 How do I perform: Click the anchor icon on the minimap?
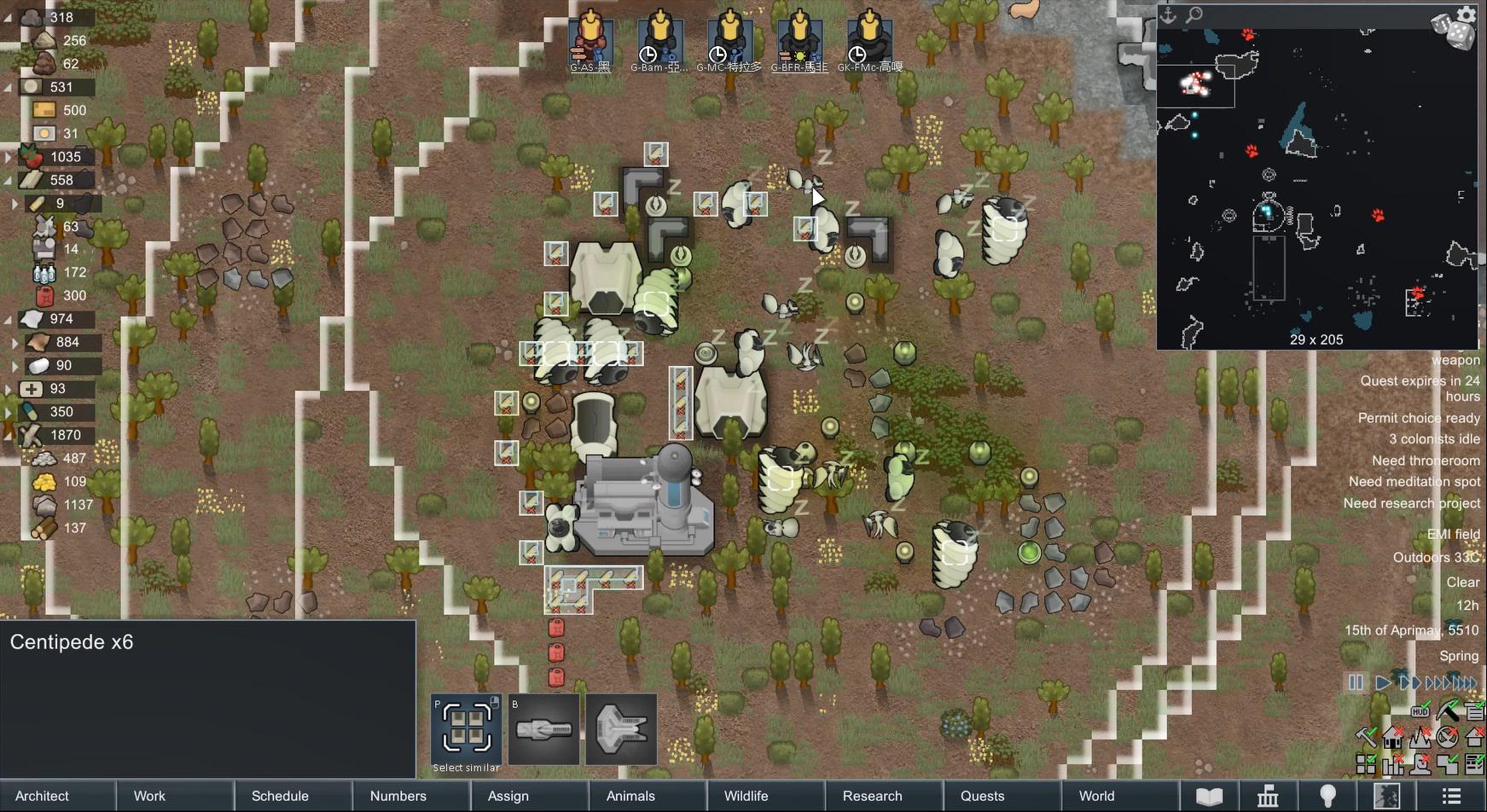coord(1168,16)
